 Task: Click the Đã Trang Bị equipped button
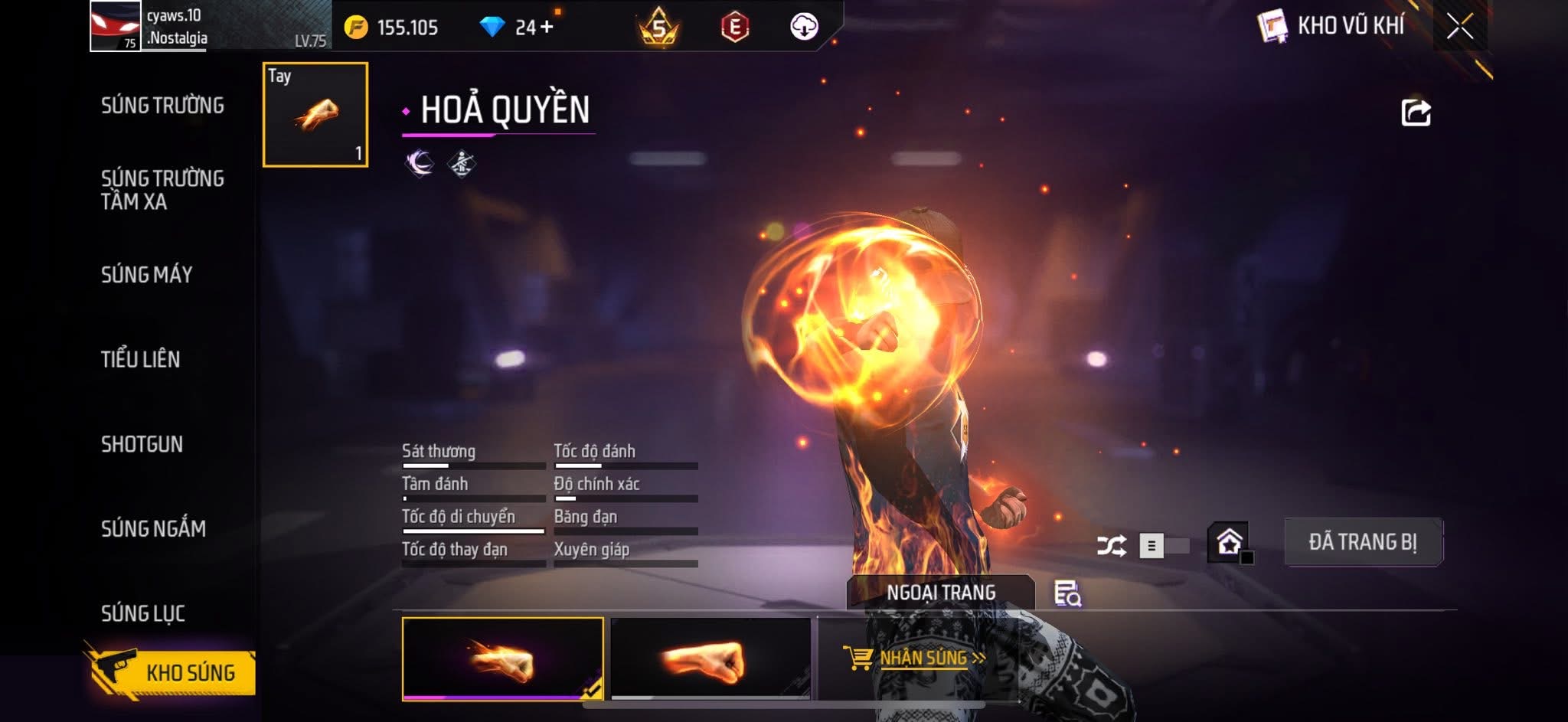pyautogui.click(x=1363, y=542)
